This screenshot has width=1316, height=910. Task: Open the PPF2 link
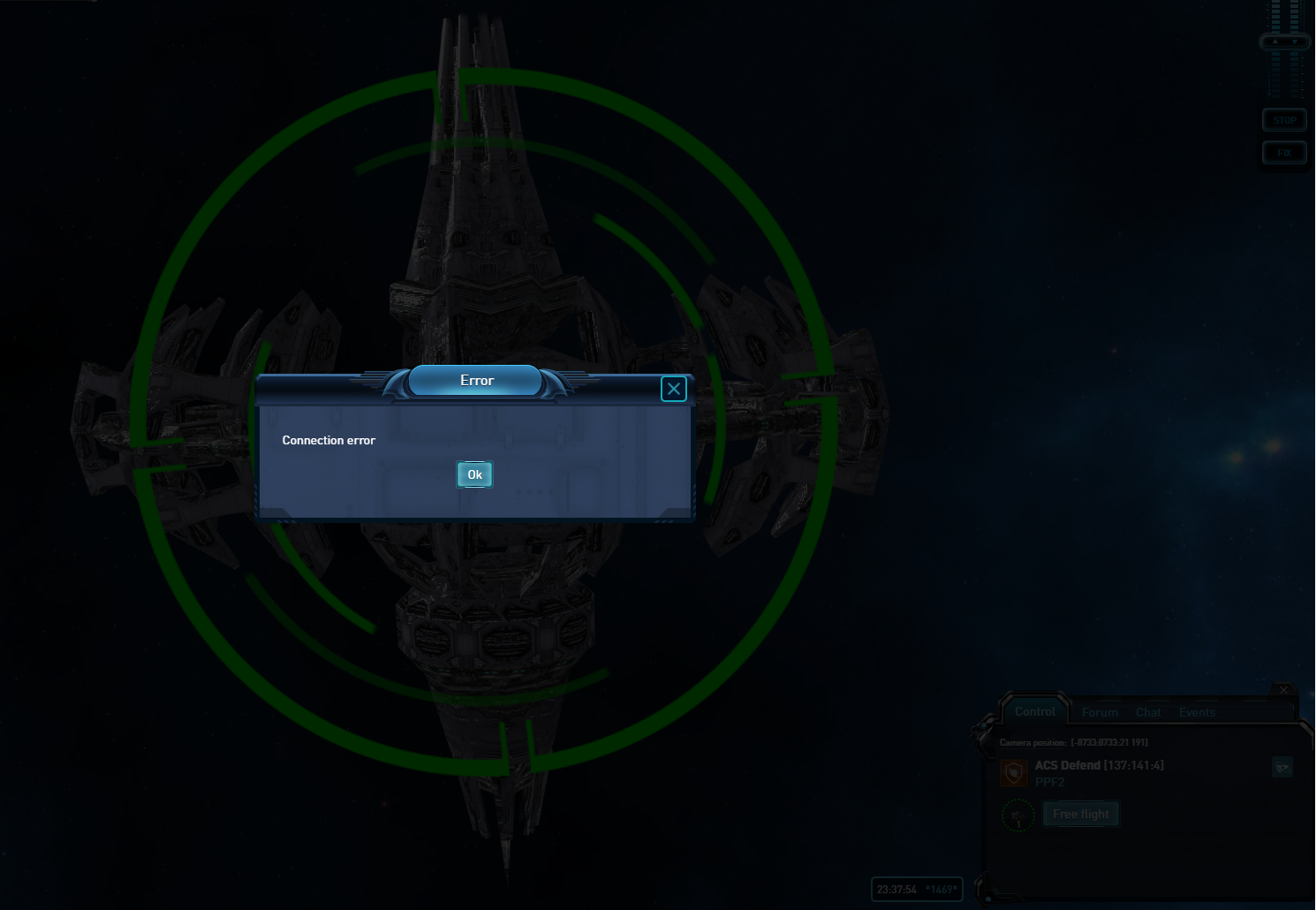tap(1049, 782)
